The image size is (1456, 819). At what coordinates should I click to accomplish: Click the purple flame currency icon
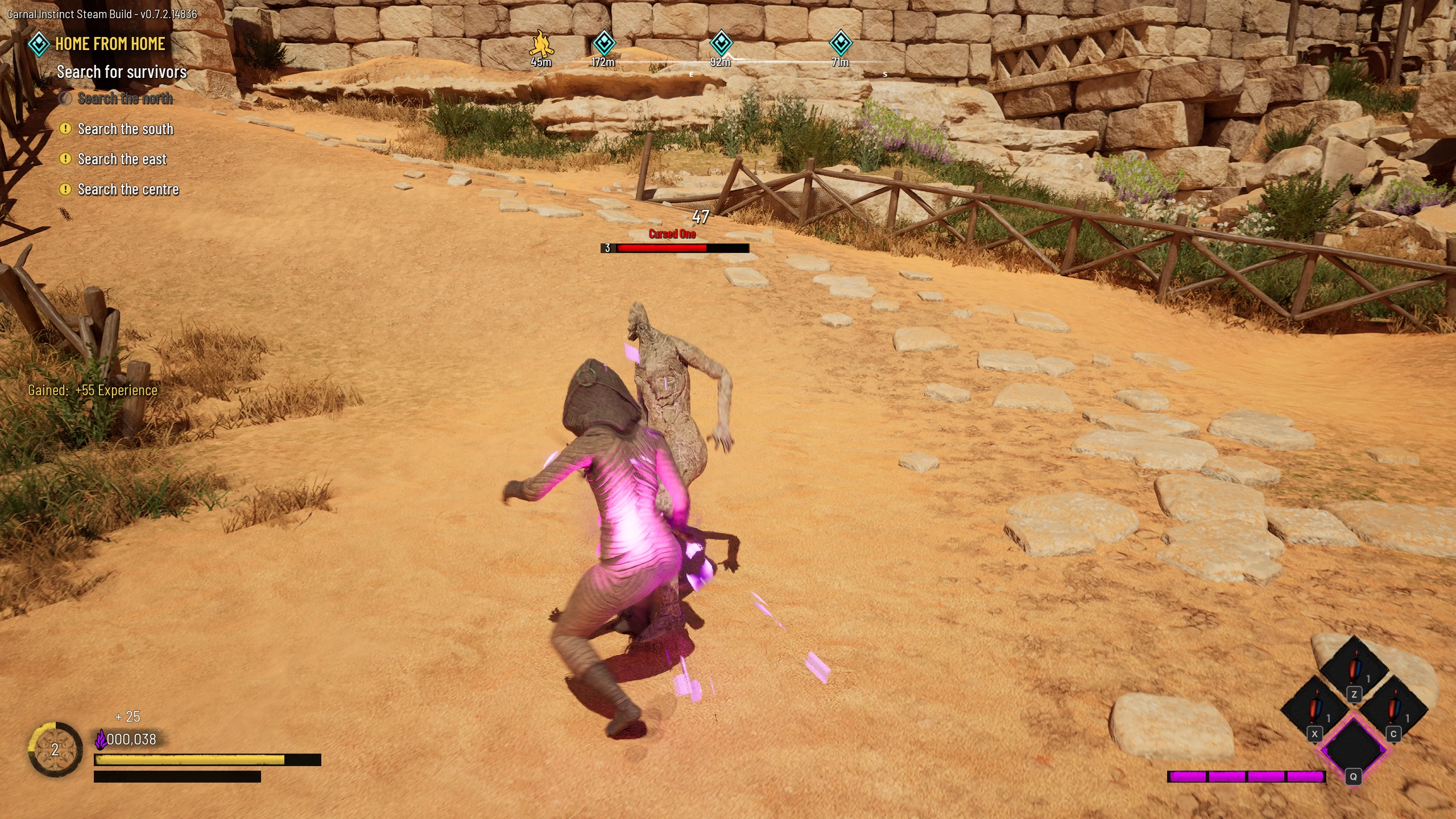point(101,739)
